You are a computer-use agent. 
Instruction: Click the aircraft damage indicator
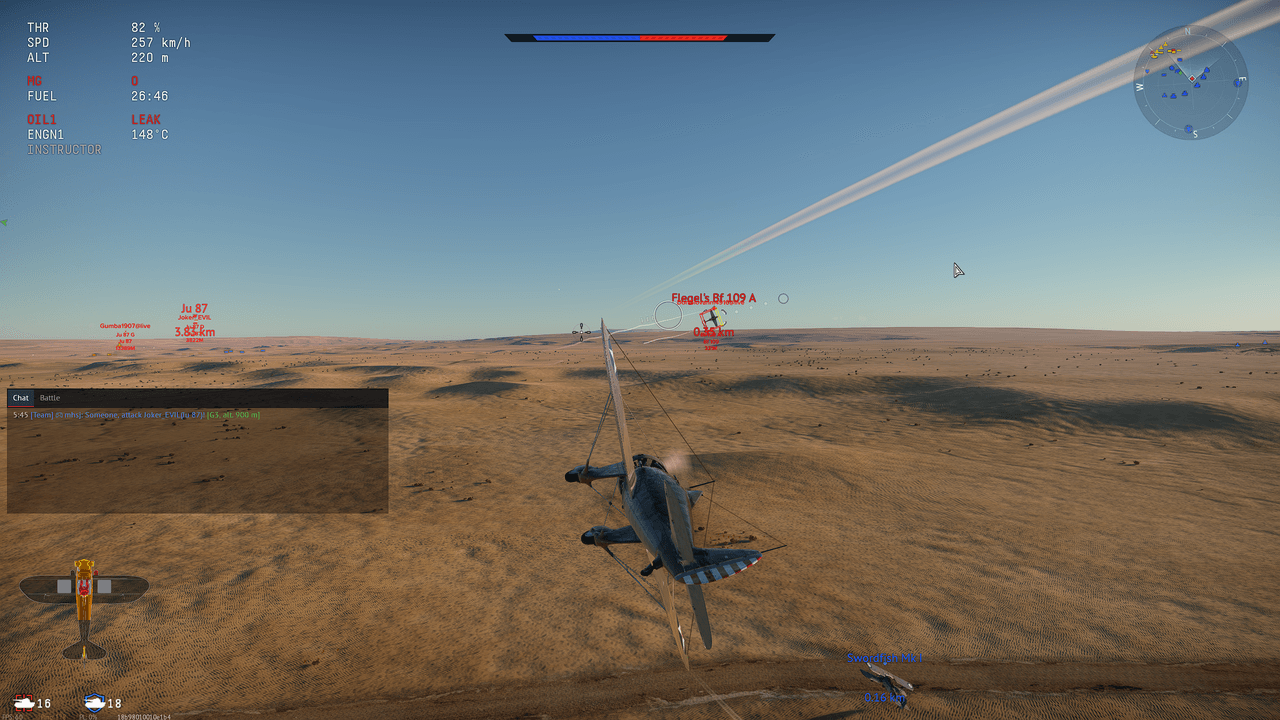(84, 608)
